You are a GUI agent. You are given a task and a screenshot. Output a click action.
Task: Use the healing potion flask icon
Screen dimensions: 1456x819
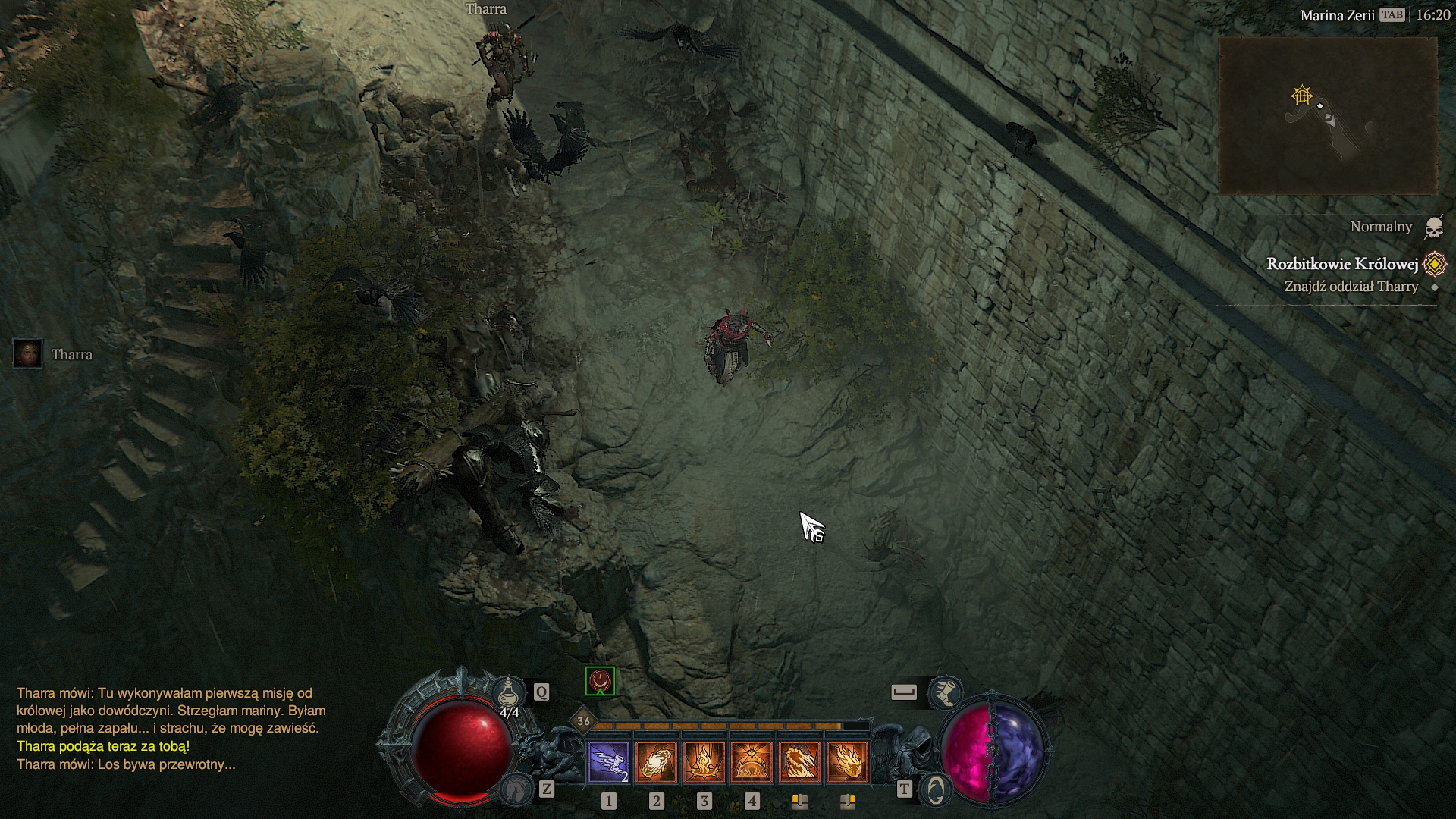click(x=509, y=692)
